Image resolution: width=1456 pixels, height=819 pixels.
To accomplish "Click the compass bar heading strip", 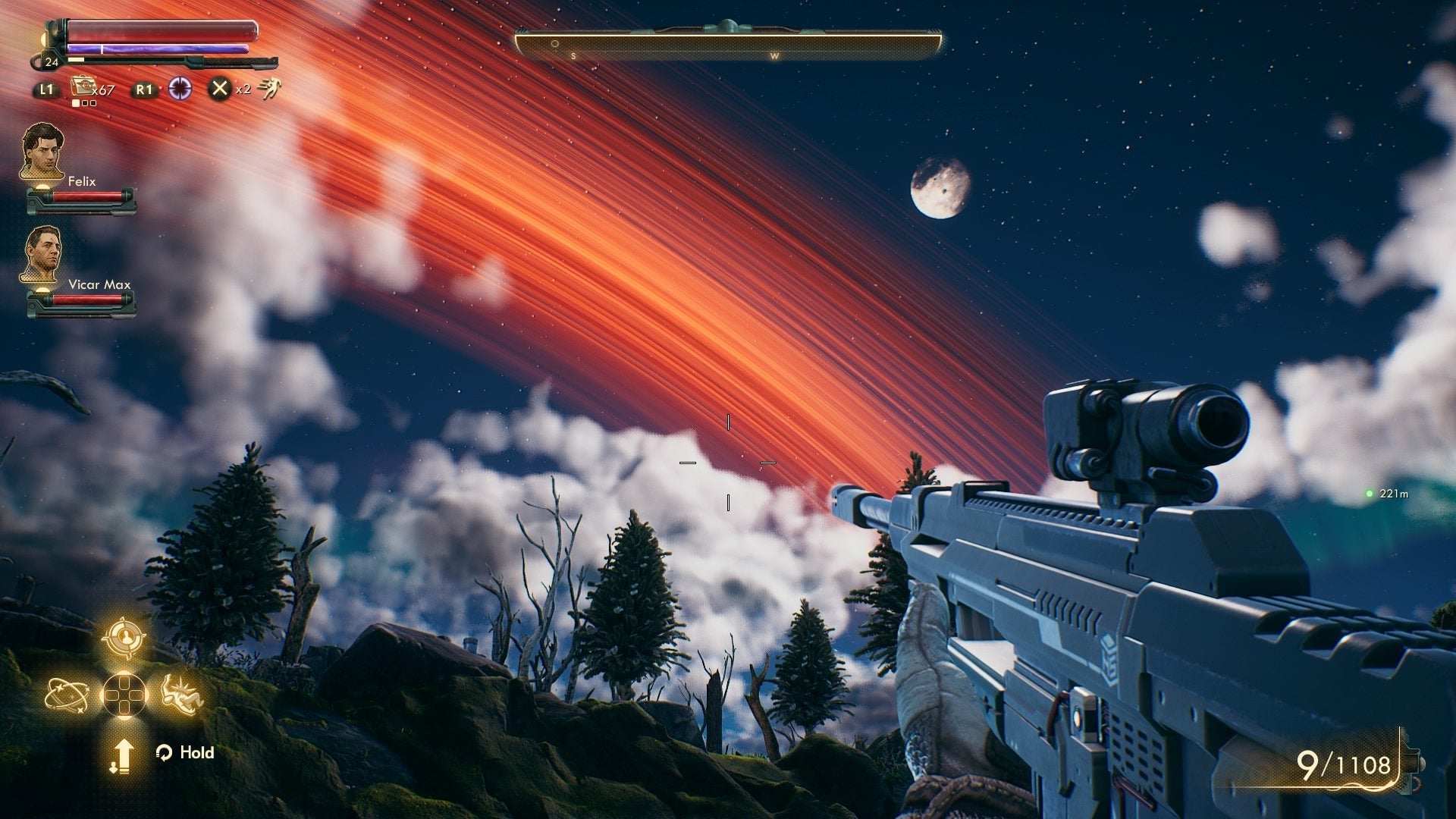I will pyautogui.click(x=728, y=45).
